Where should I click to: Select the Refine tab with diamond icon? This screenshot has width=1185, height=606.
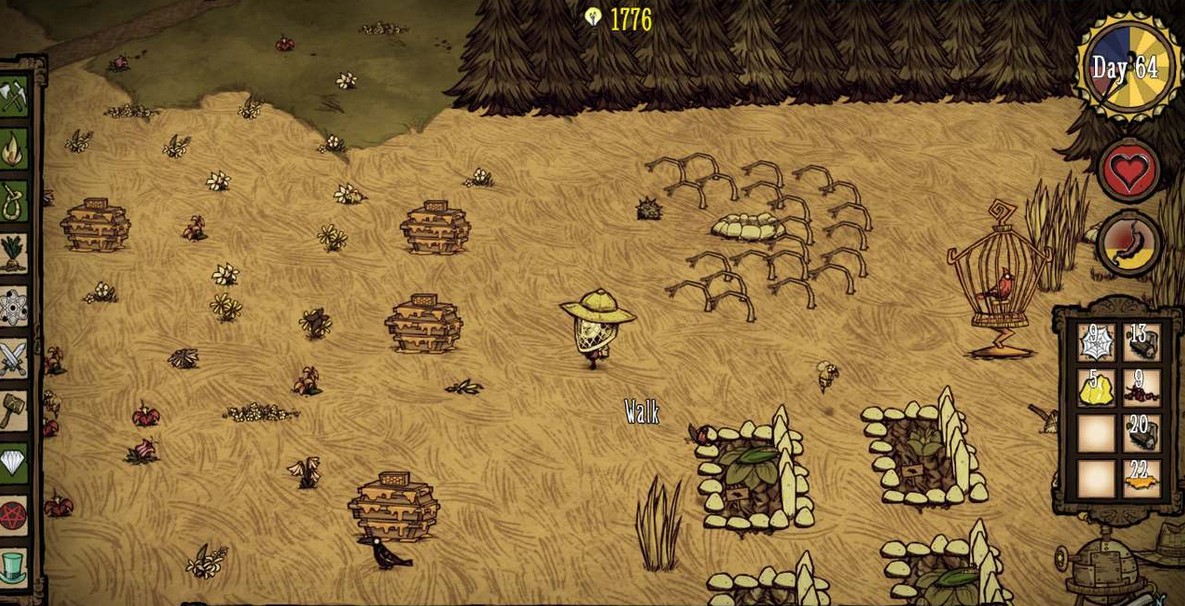pos(14,463)
